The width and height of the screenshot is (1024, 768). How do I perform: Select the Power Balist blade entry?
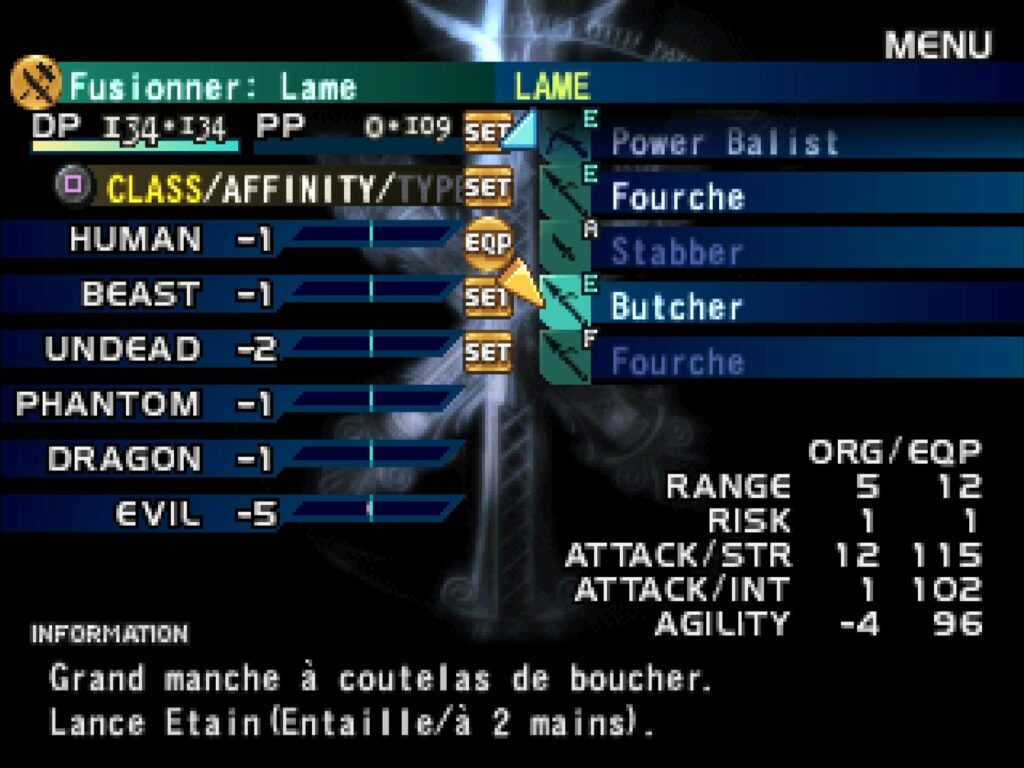pos(724,142)
